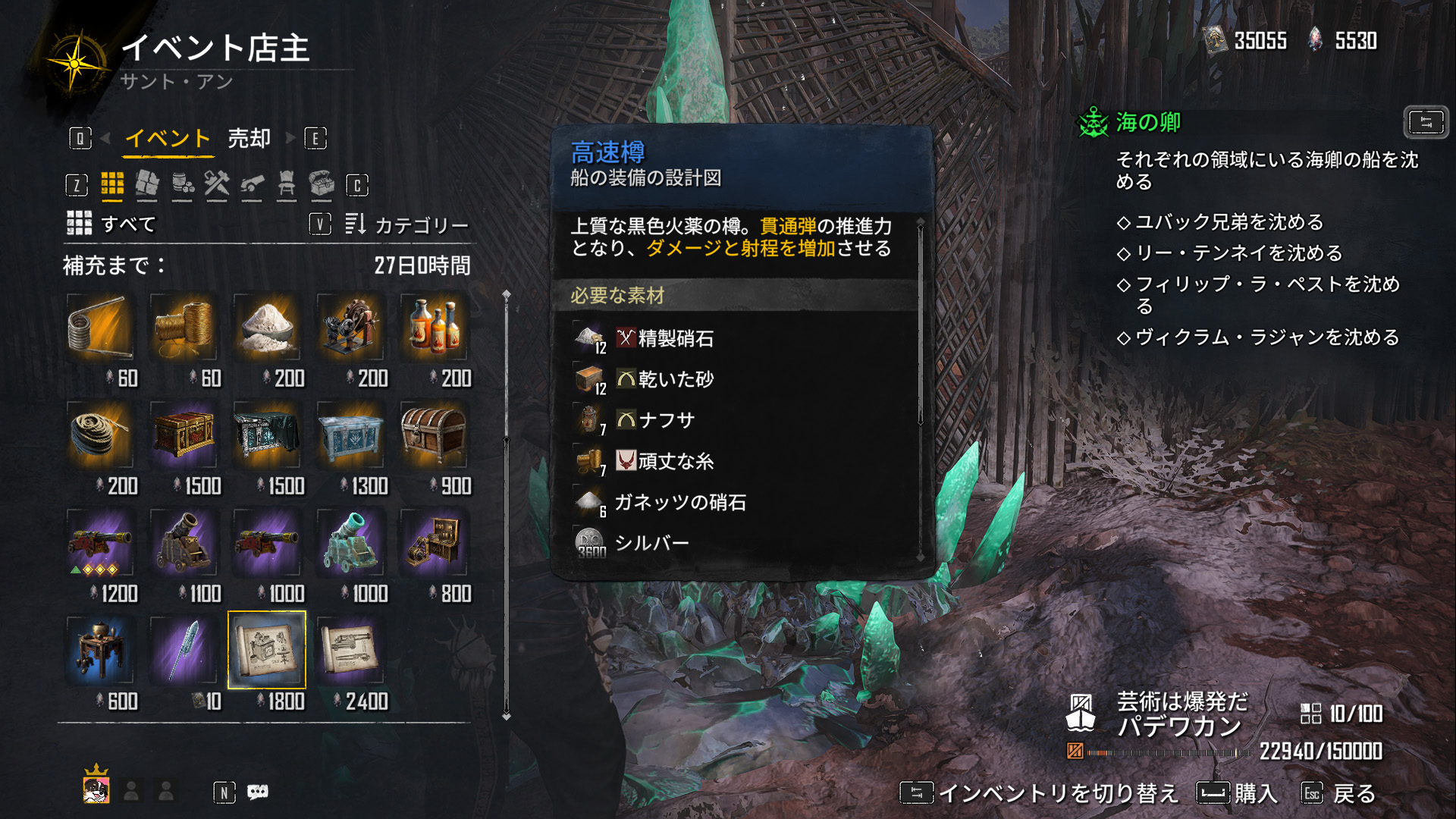
Task: Choose the chair furniture category filter
Action: point(287,184)
